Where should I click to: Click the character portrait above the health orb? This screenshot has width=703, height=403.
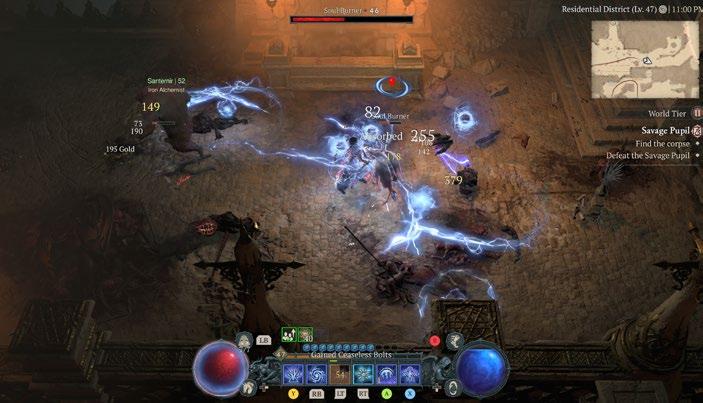[x=245, y=341]
